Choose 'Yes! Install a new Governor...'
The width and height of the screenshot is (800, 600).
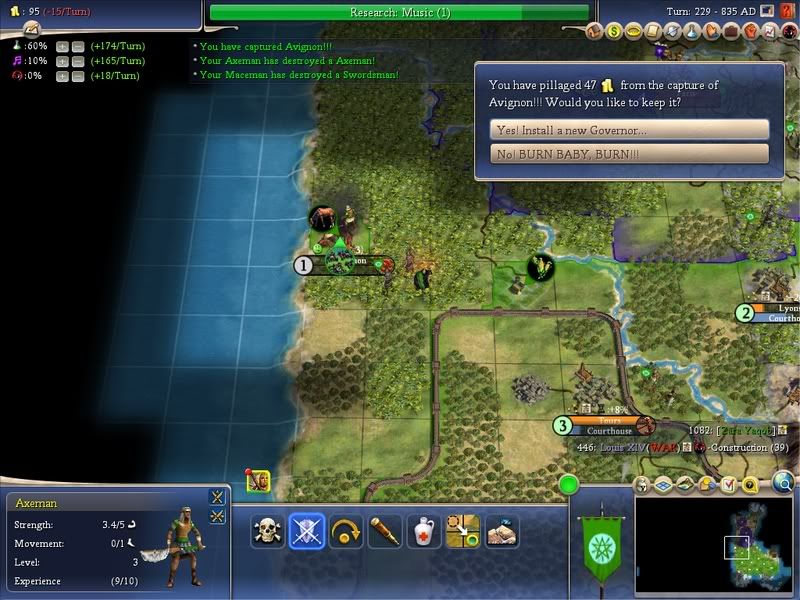coord(630,130)
